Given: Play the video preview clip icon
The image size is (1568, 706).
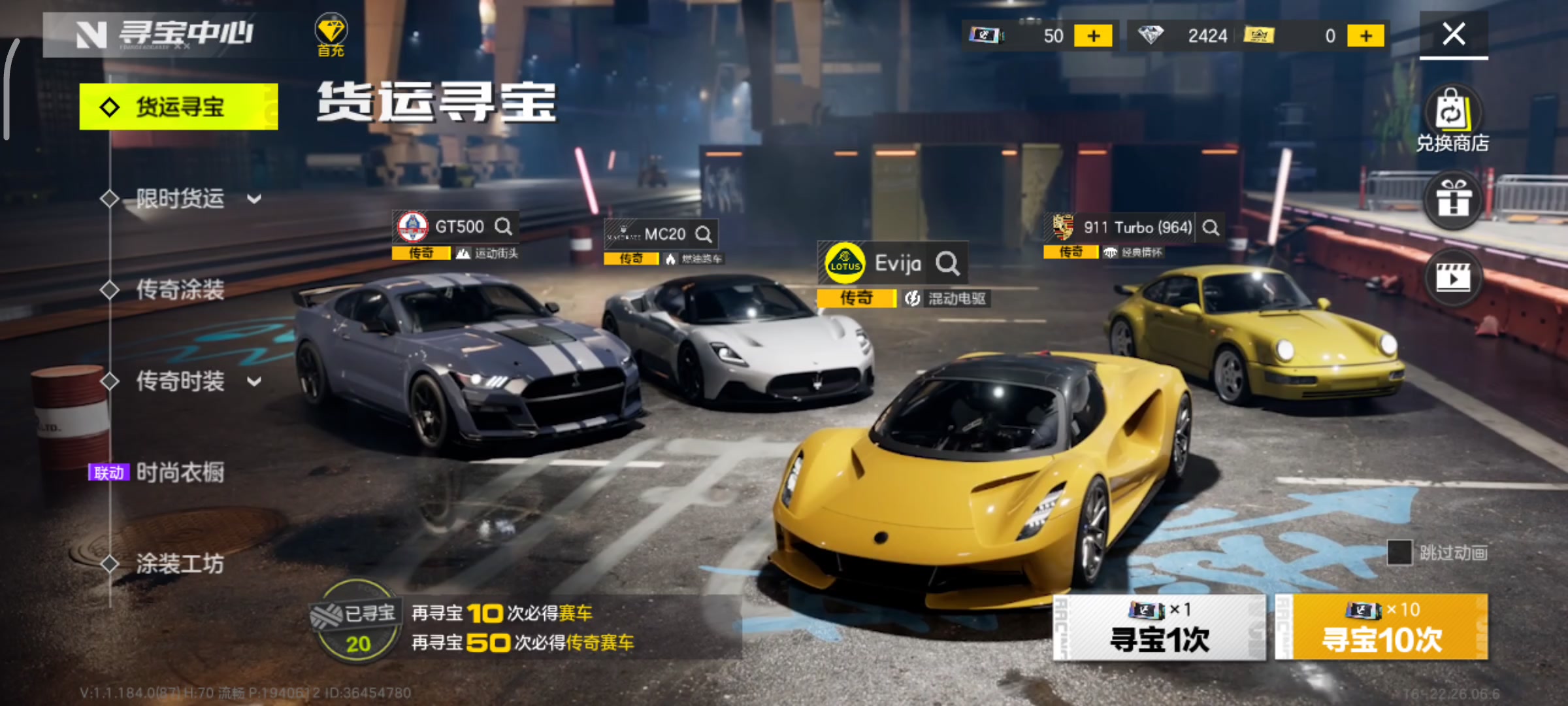Looking at the screenshot, I should coord(1453,278).
